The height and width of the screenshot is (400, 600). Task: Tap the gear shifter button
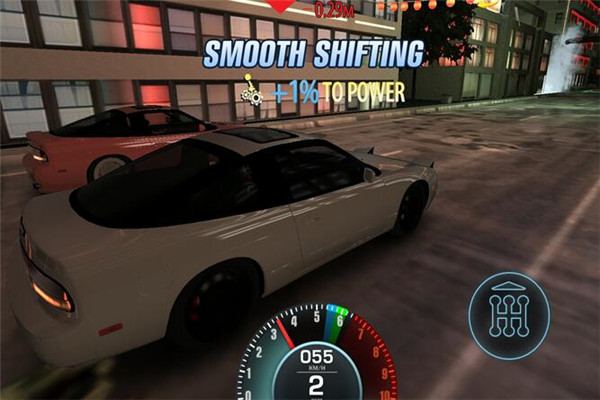click(x=509, y=315)
